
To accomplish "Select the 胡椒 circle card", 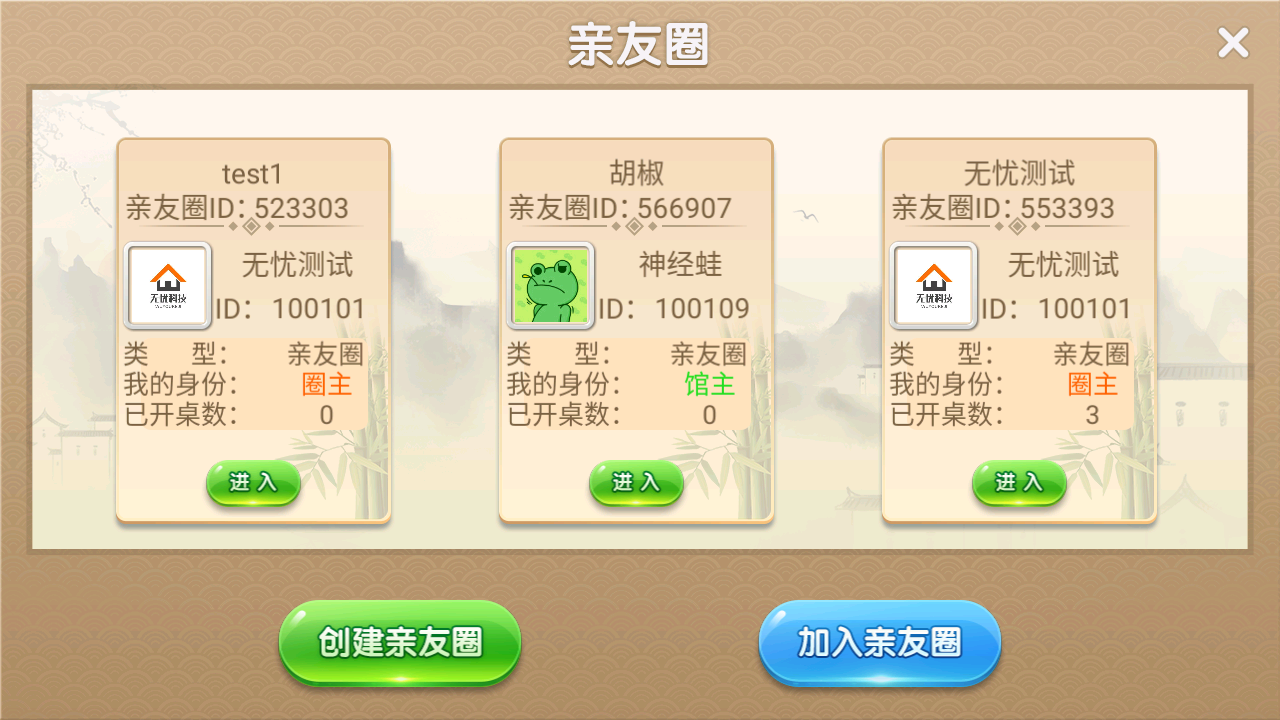I will tap(636, 330).
